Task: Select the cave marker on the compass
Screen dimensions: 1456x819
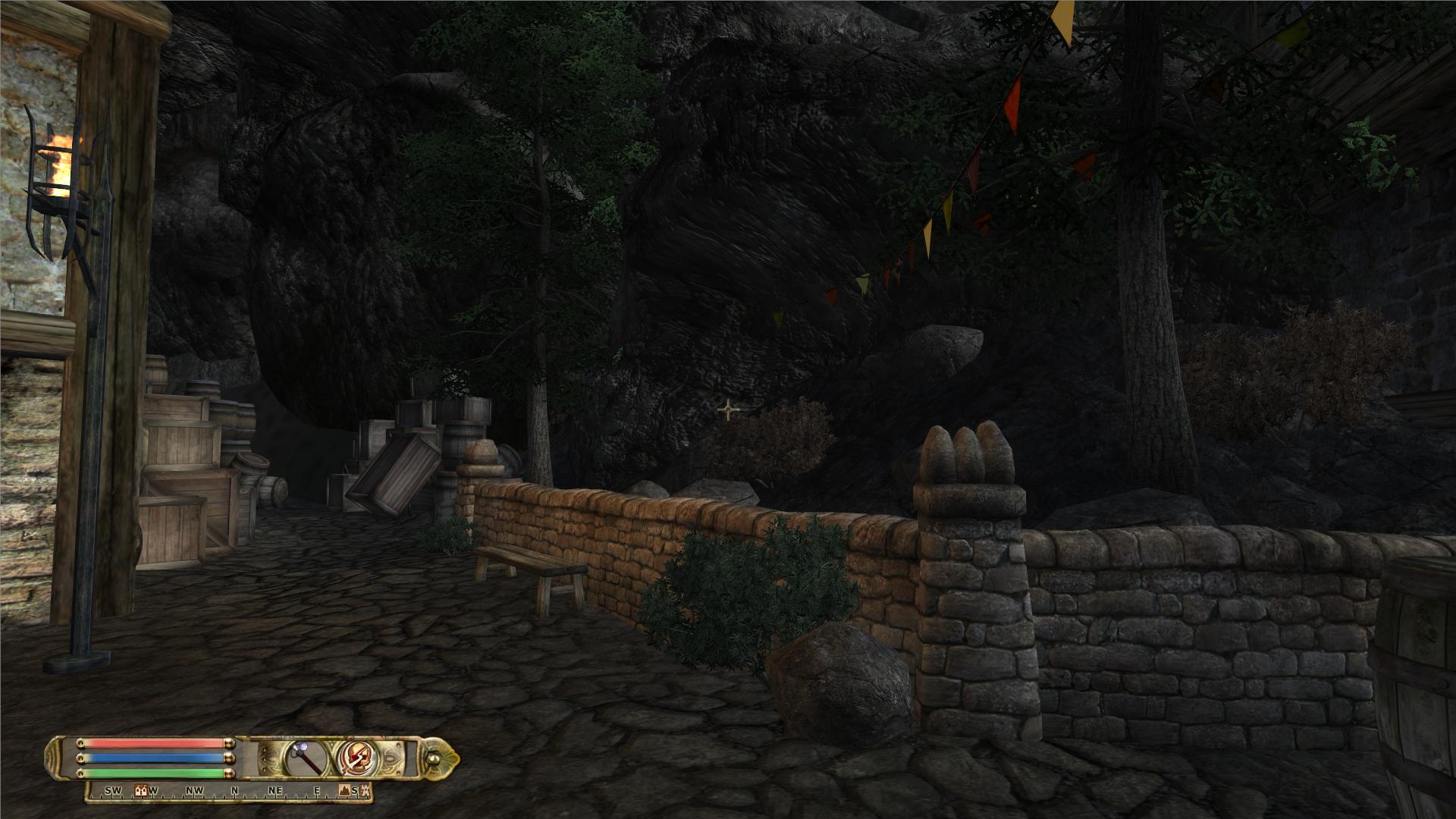Action: click(343, 790)
